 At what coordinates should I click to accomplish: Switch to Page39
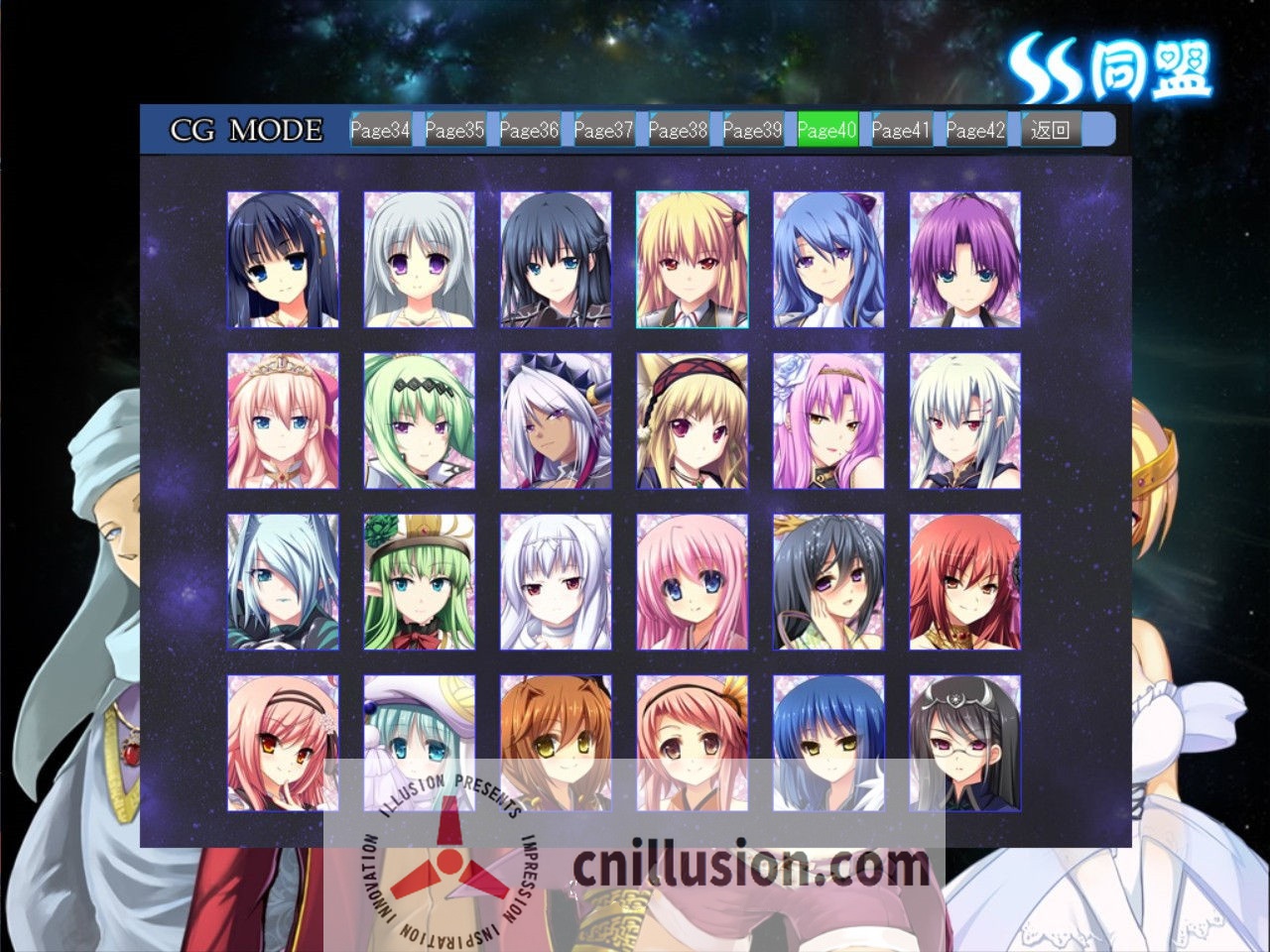pyautogui.click(x=752, y=130)
